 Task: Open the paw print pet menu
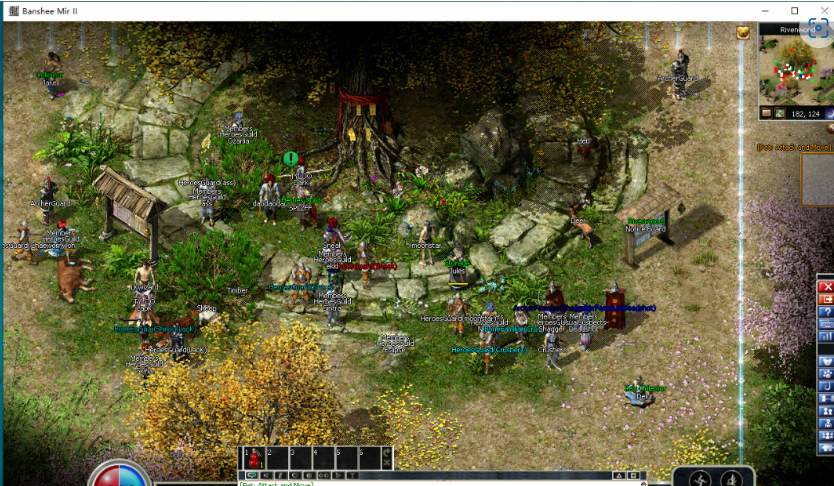[827, 373]
